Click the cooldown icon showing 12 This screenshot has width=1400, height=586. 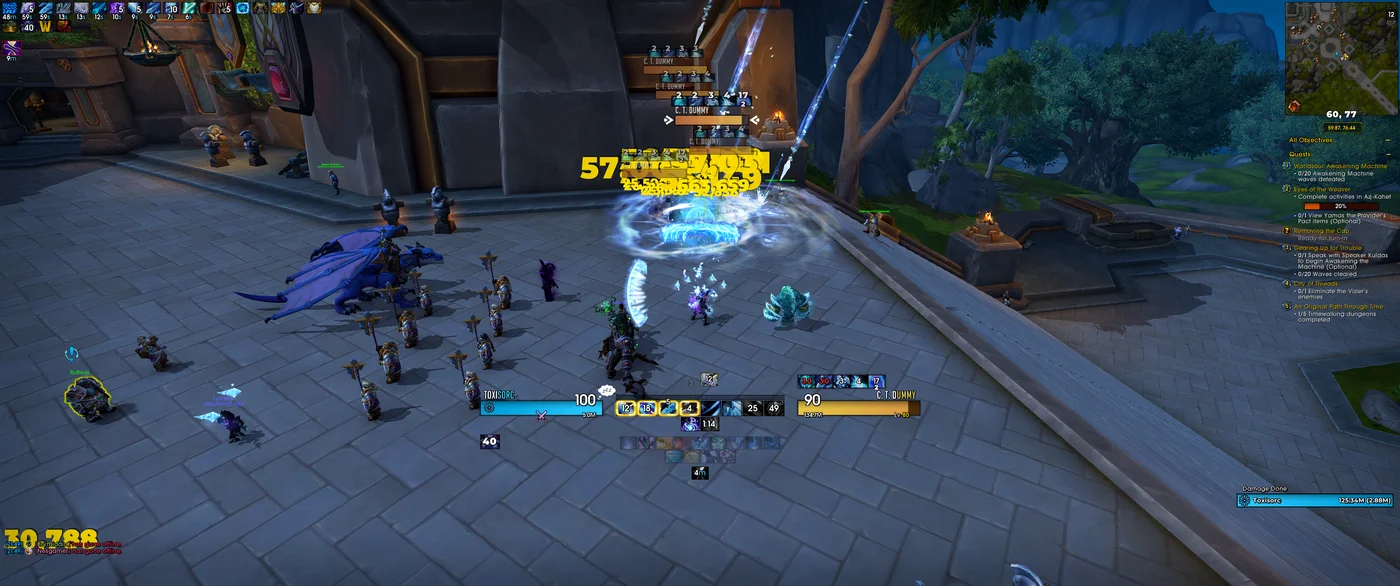click(626, 408)
